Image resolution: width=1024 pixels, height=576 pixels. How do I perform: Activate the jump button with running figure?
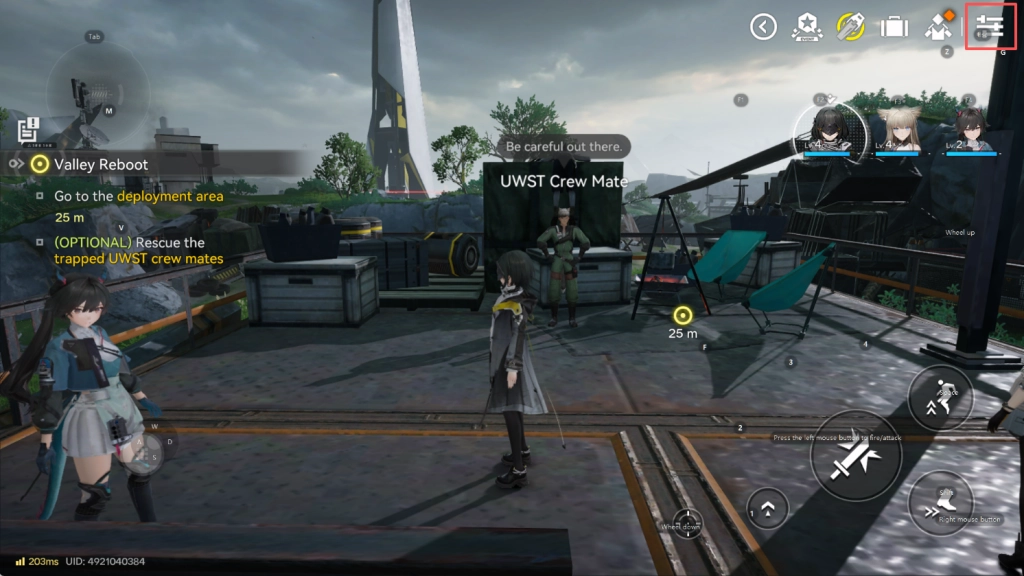(940, 397)
